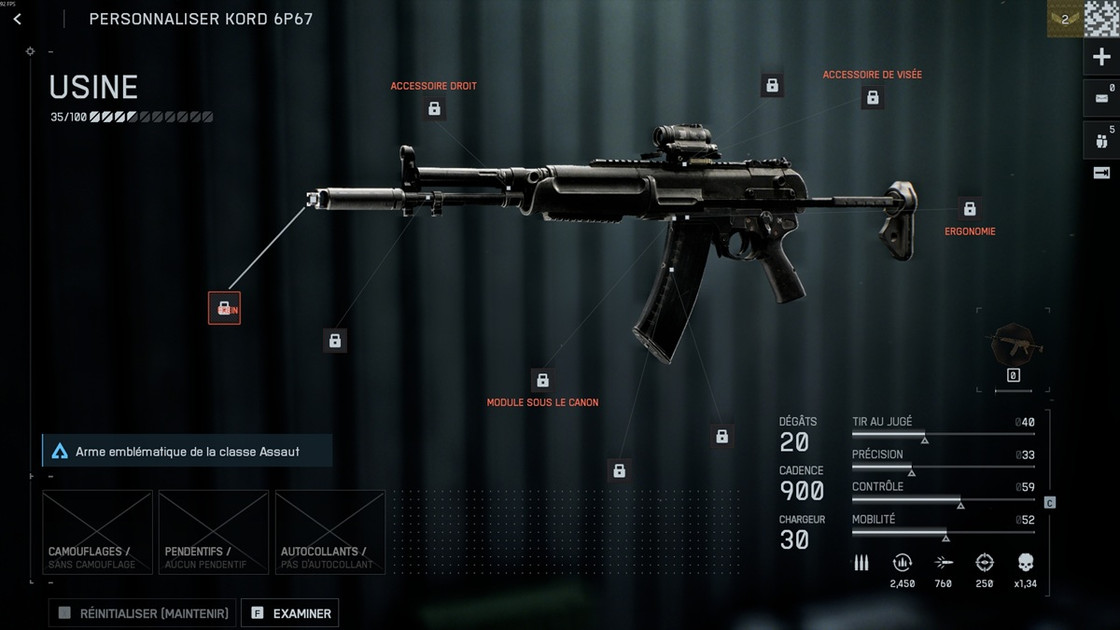Screen dimensions: 1120x630
Task: Choose the Ergonomie attachment slot
Action: point(969,208)
